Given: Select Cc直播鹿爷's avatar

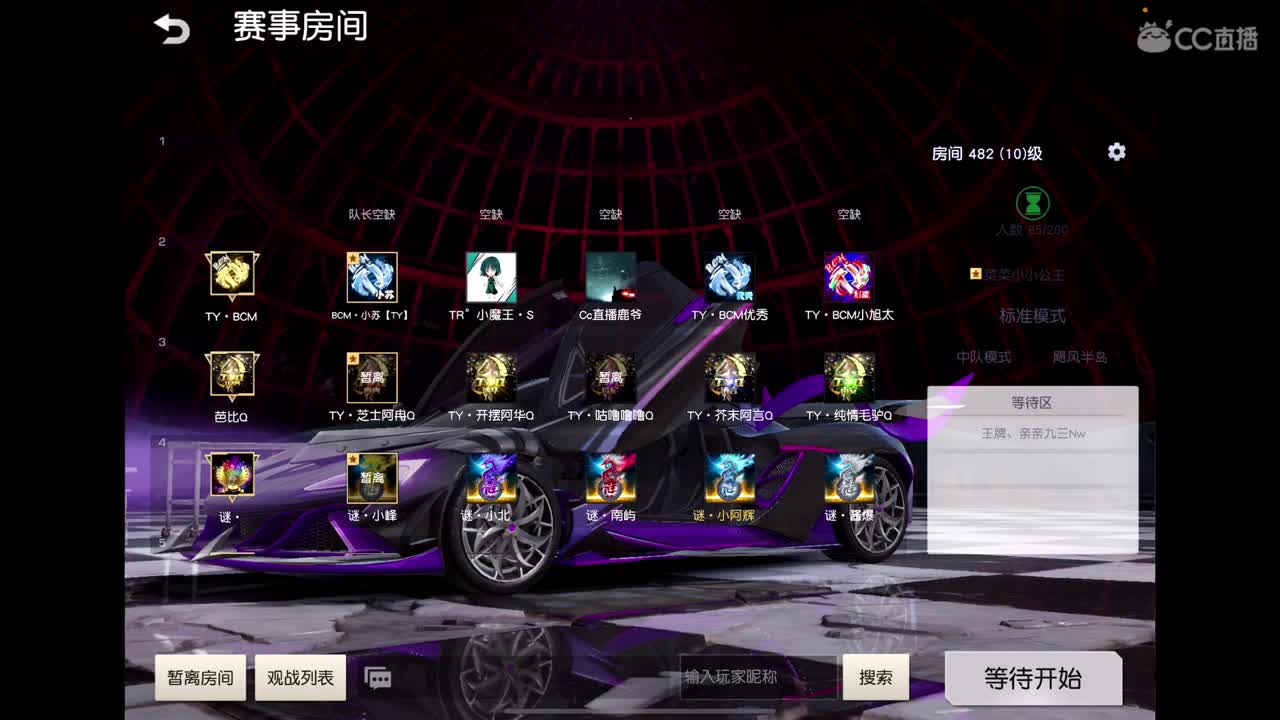Looking at the screenshot, I should 611,277.
